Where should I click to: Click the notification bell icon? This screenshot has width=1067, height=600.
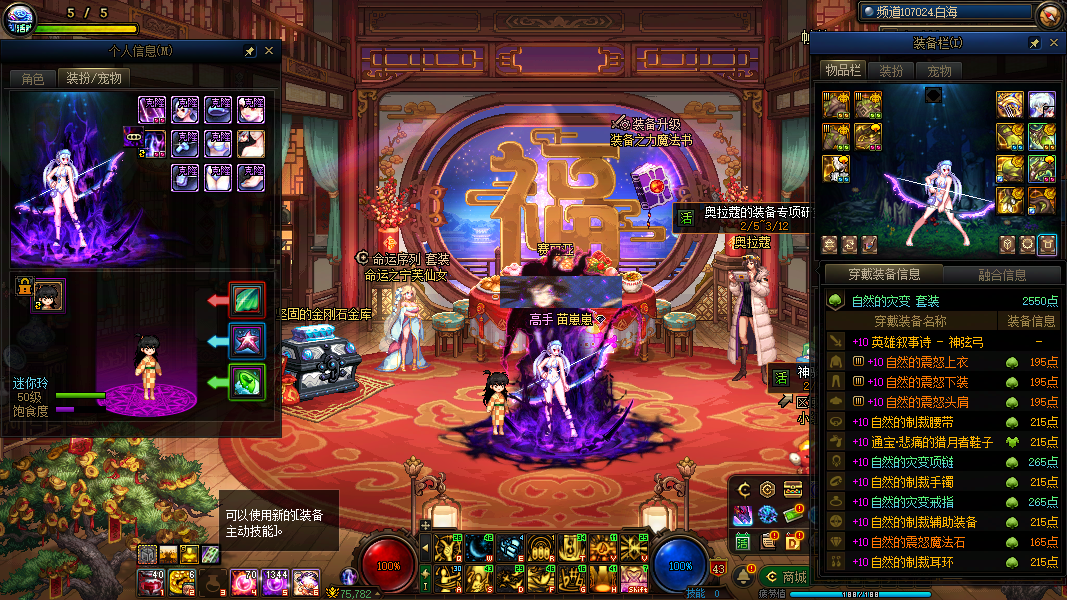[743, 577]
